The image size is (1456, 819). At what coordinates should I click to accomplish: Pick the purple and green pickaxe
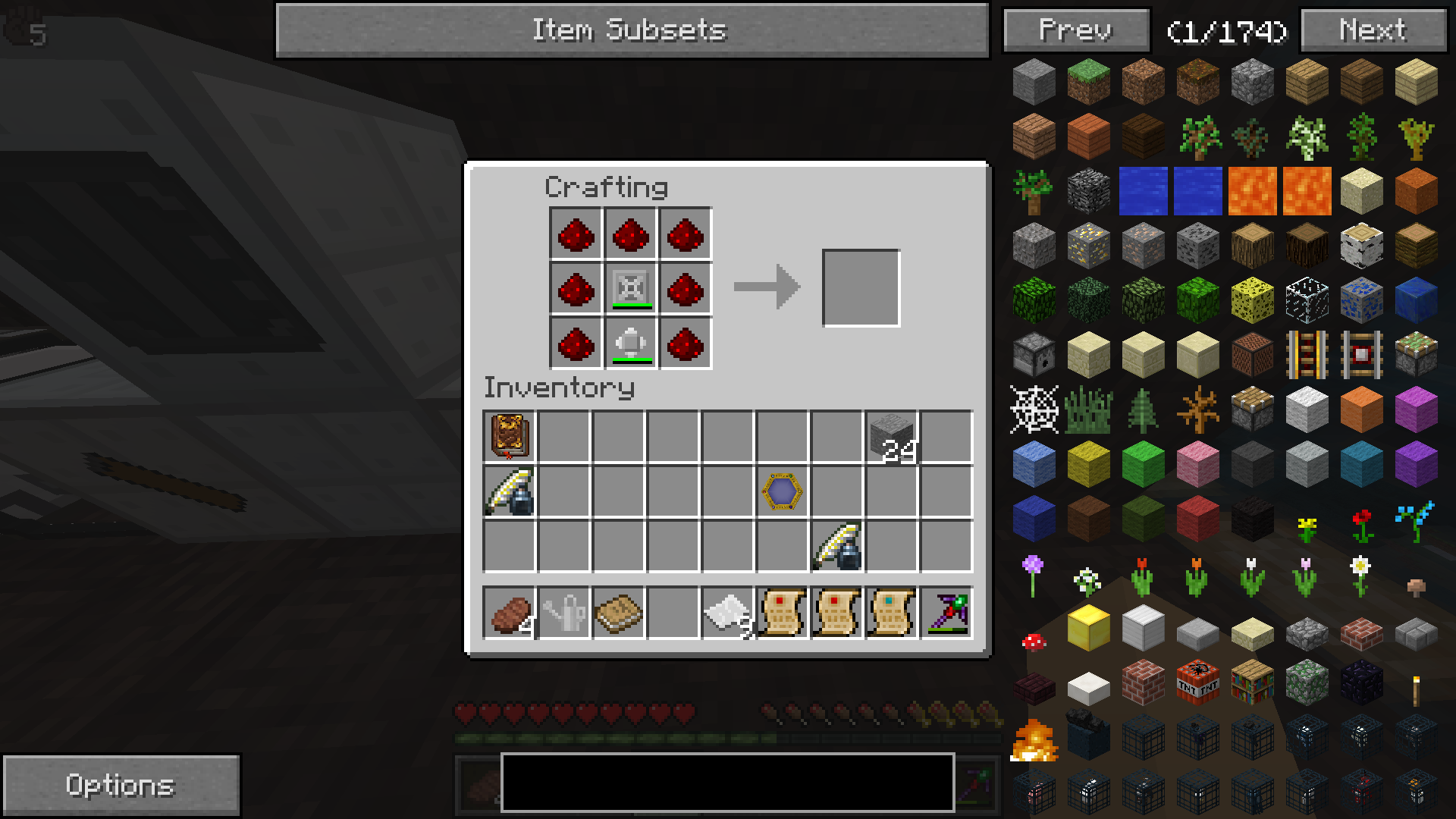click(946, 613)
